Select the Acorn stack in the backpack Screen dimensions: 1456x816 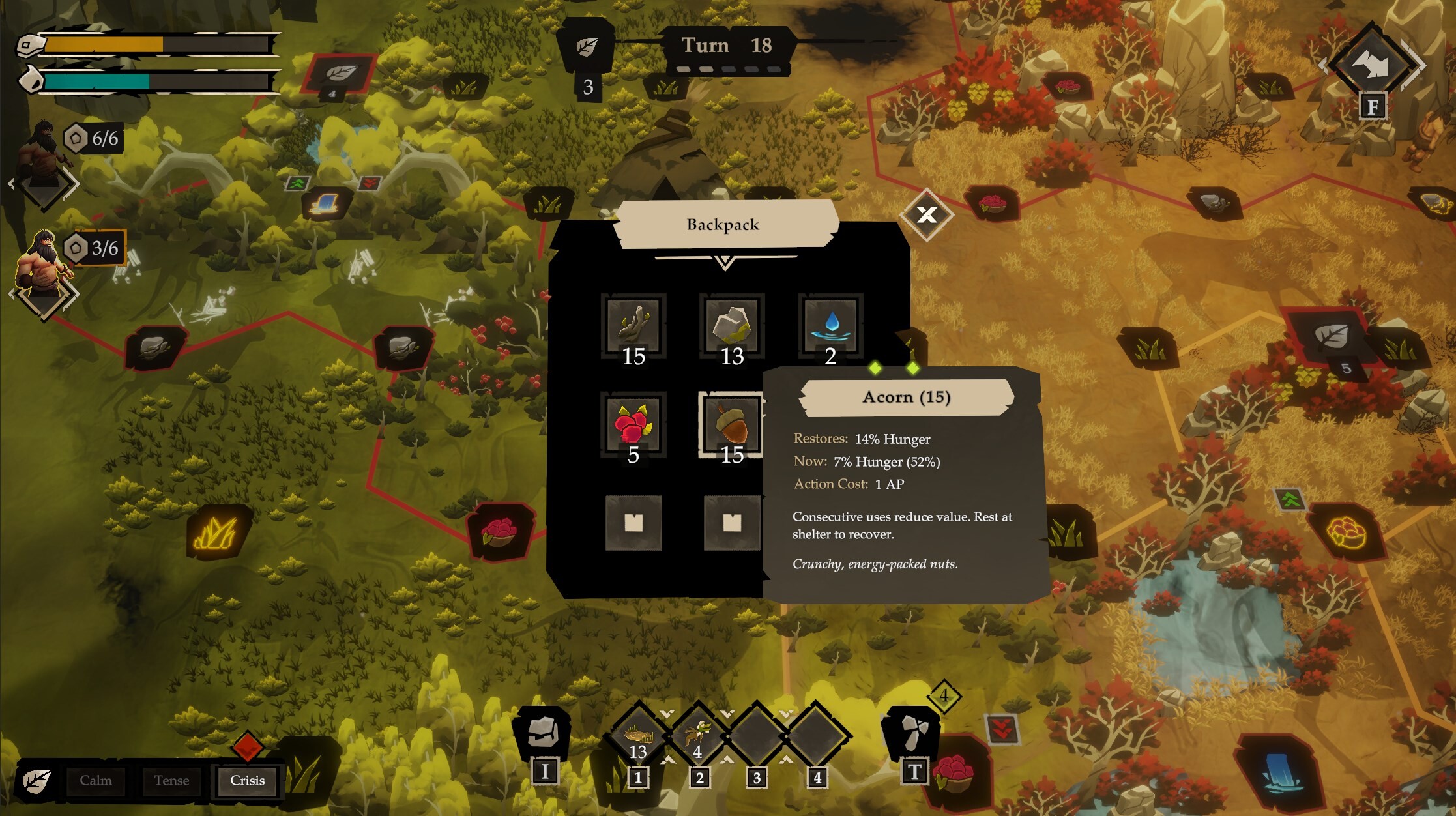point(731,424)
